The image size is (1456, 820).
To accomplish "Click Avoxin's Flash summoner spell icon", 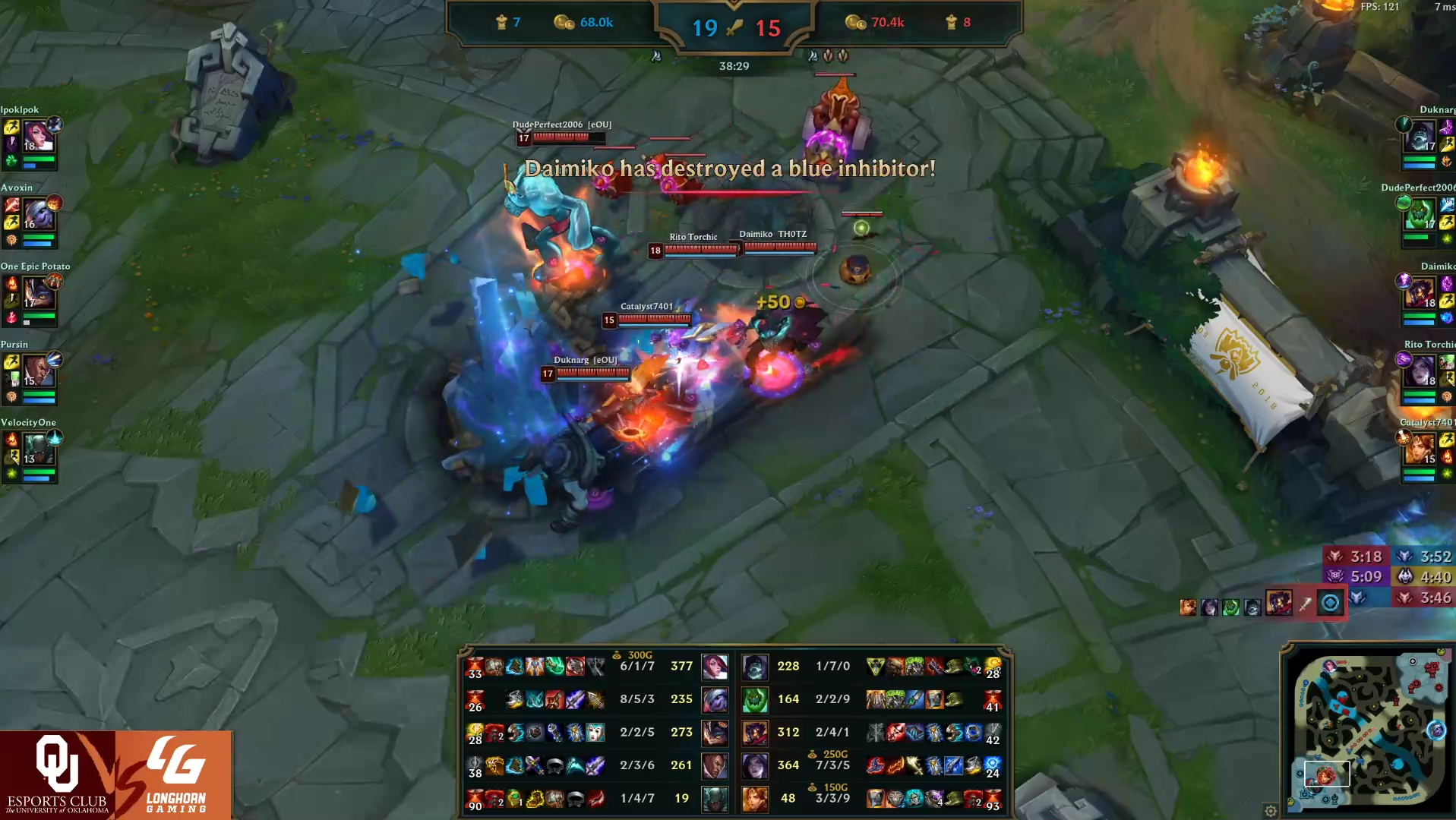I will point(11,222).
